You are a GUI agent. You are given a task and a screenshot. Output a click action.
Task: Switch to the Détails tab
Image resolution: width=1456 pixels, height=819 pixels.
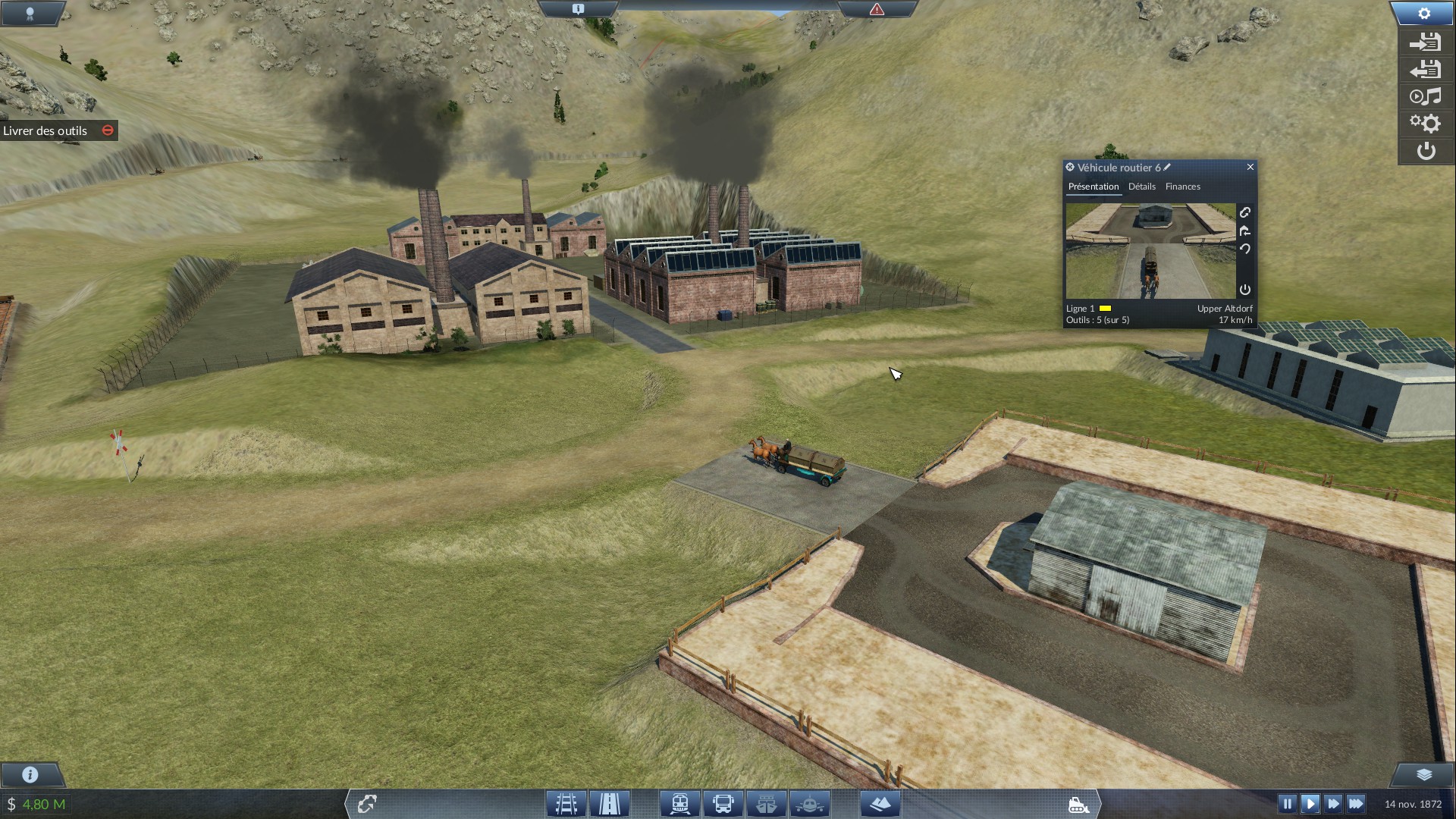(1141, 187)
